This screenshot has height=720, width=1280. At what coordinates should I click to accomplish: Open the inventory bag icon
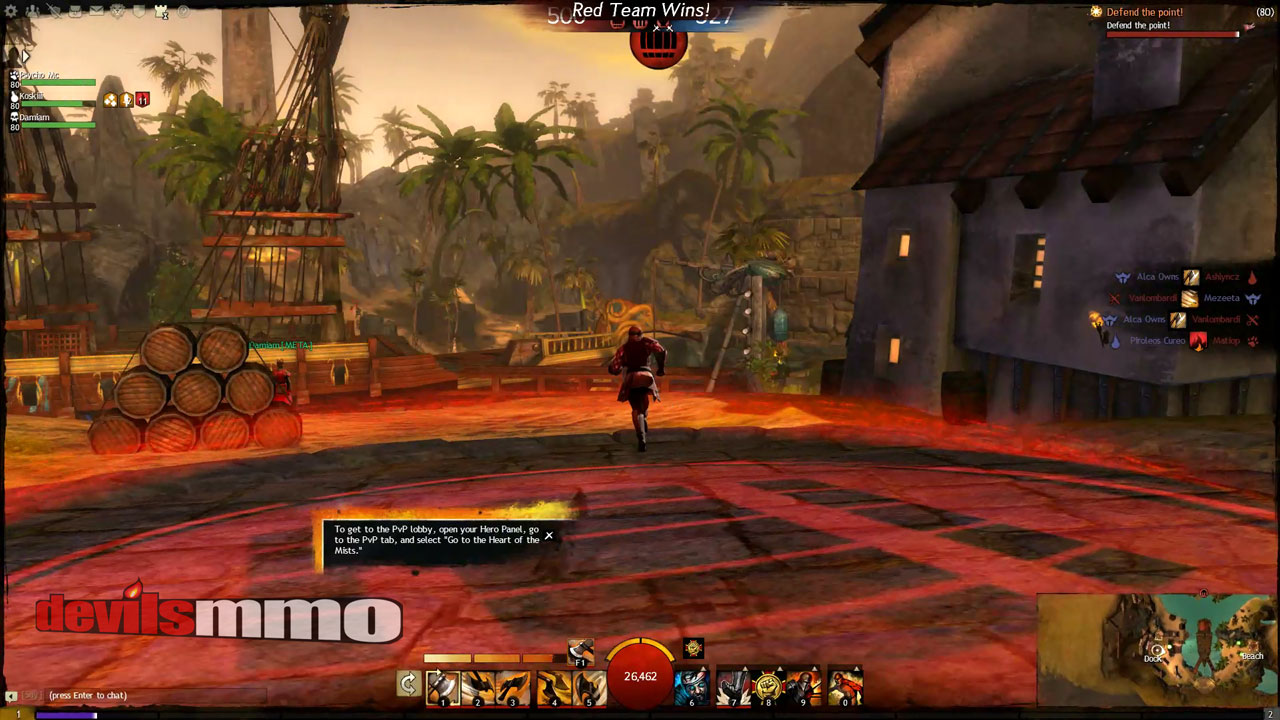[x=75, y=11]
